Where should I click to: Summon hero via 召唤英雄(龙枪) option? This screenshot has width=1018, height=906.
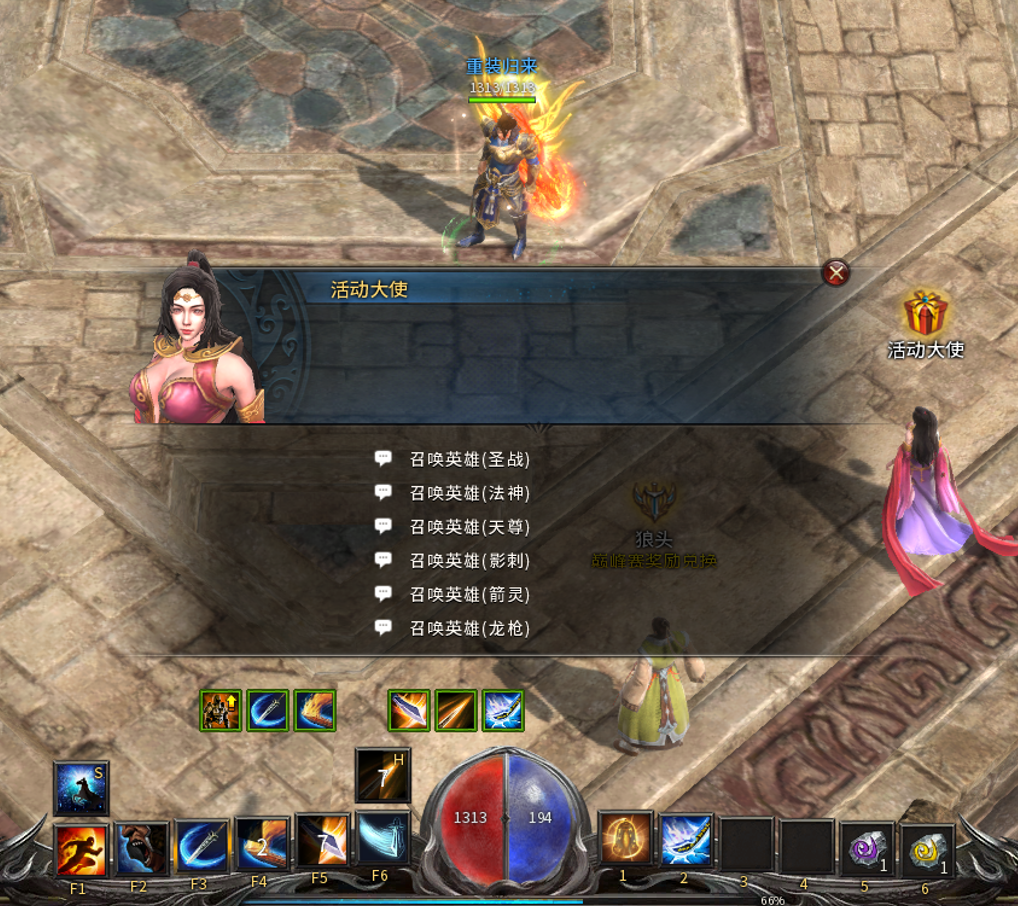tap(469, 628)
